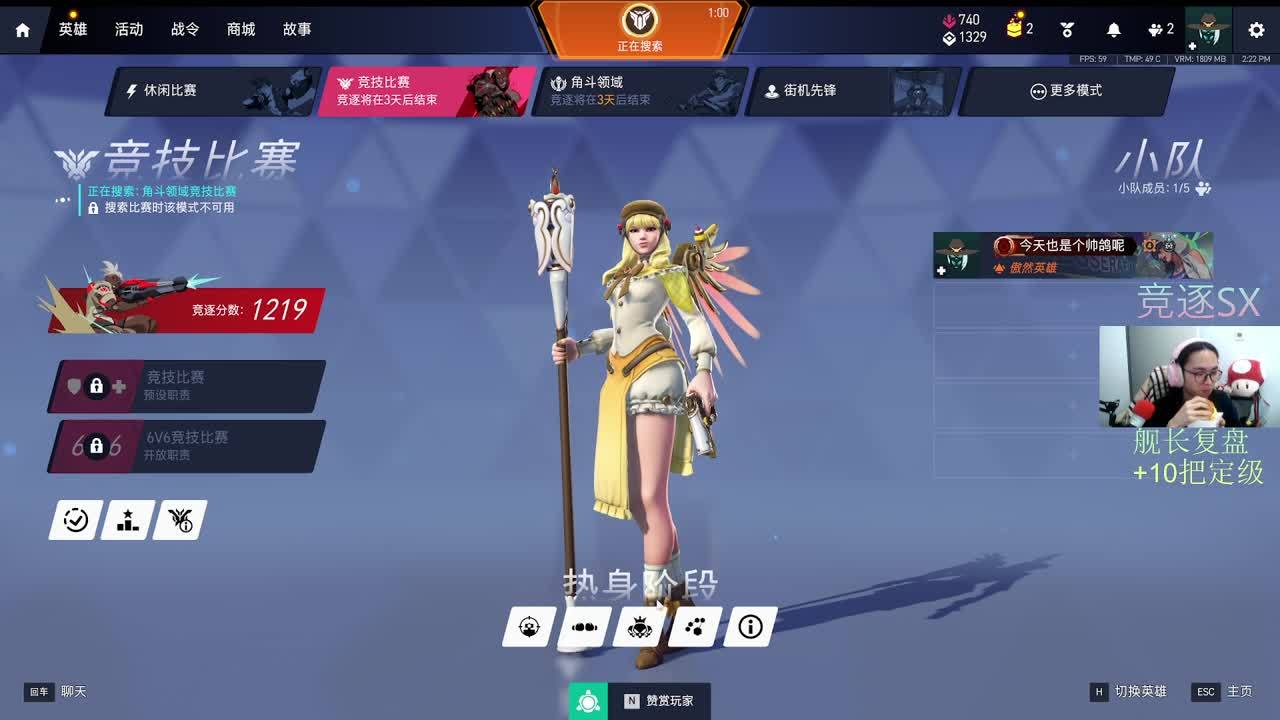Image resolution: width=1280 pixels, height=720 pixels.
Task: Open the settings gear icon
Action: tap(1256, 30)
